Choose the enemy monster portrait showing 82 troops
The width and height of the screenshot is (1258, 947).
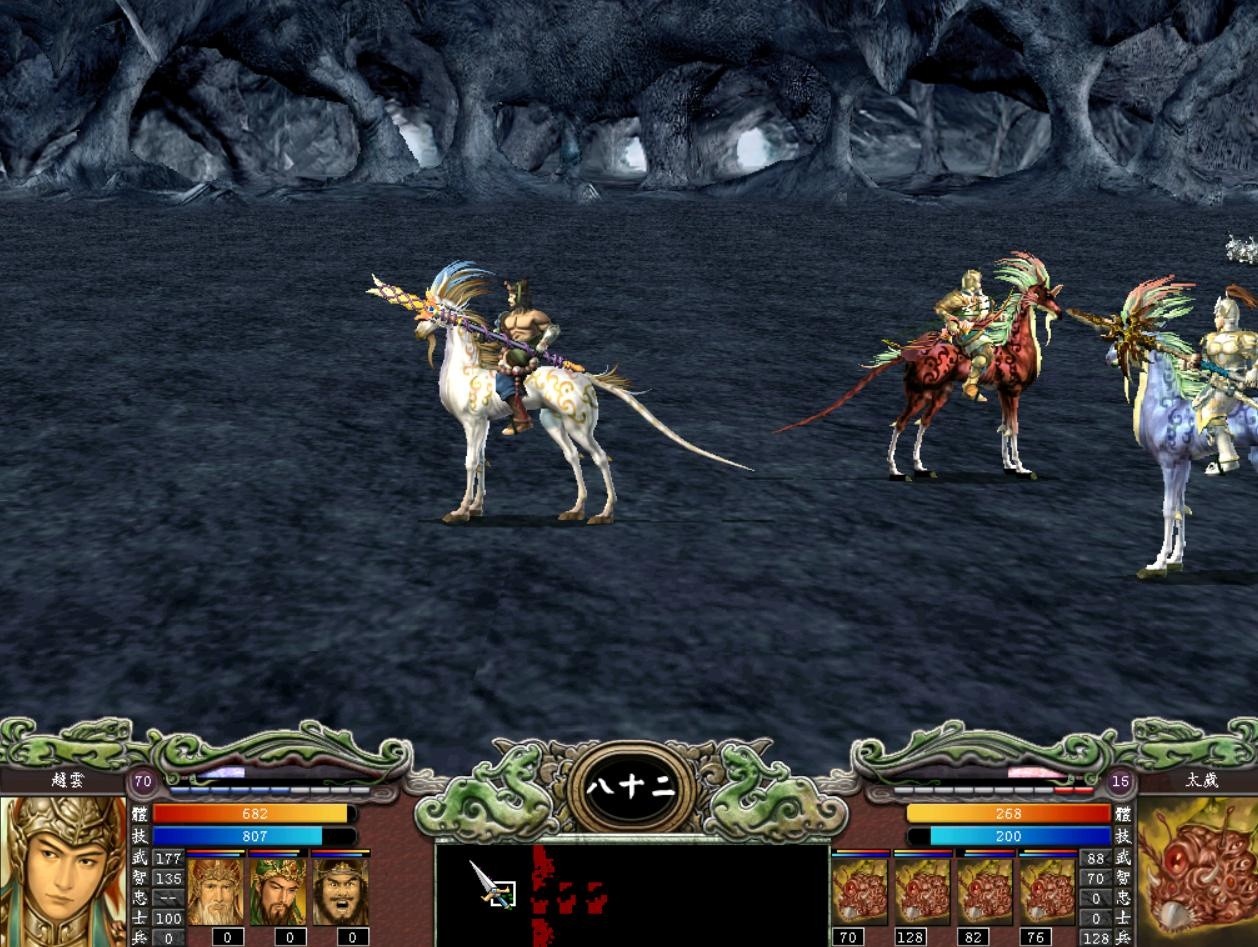(x=985, y=891)
